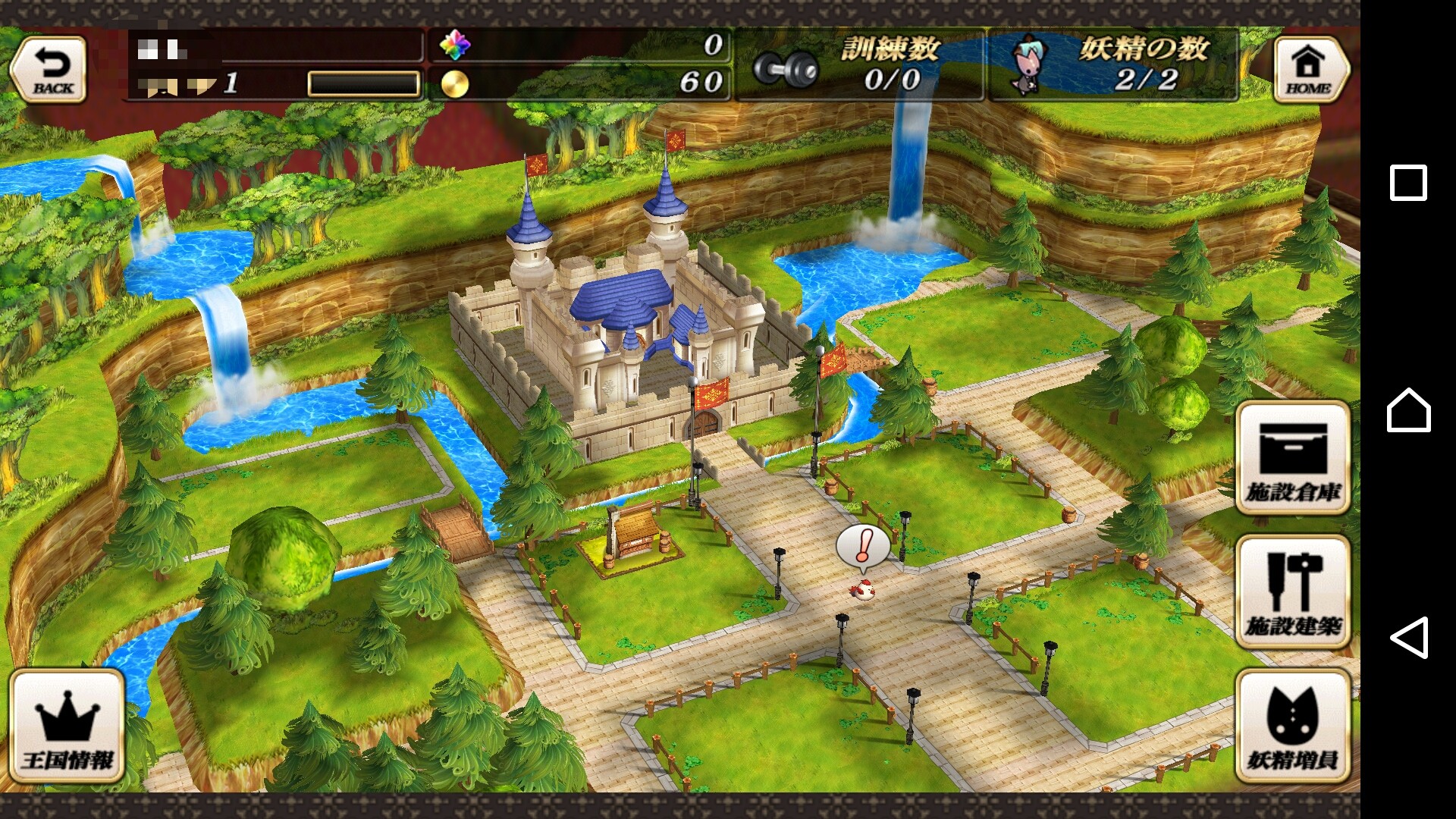The image size is (1456, 819).
Task: Open the 王国情報 kingdom info panel
Action: (x=67, y=726)
